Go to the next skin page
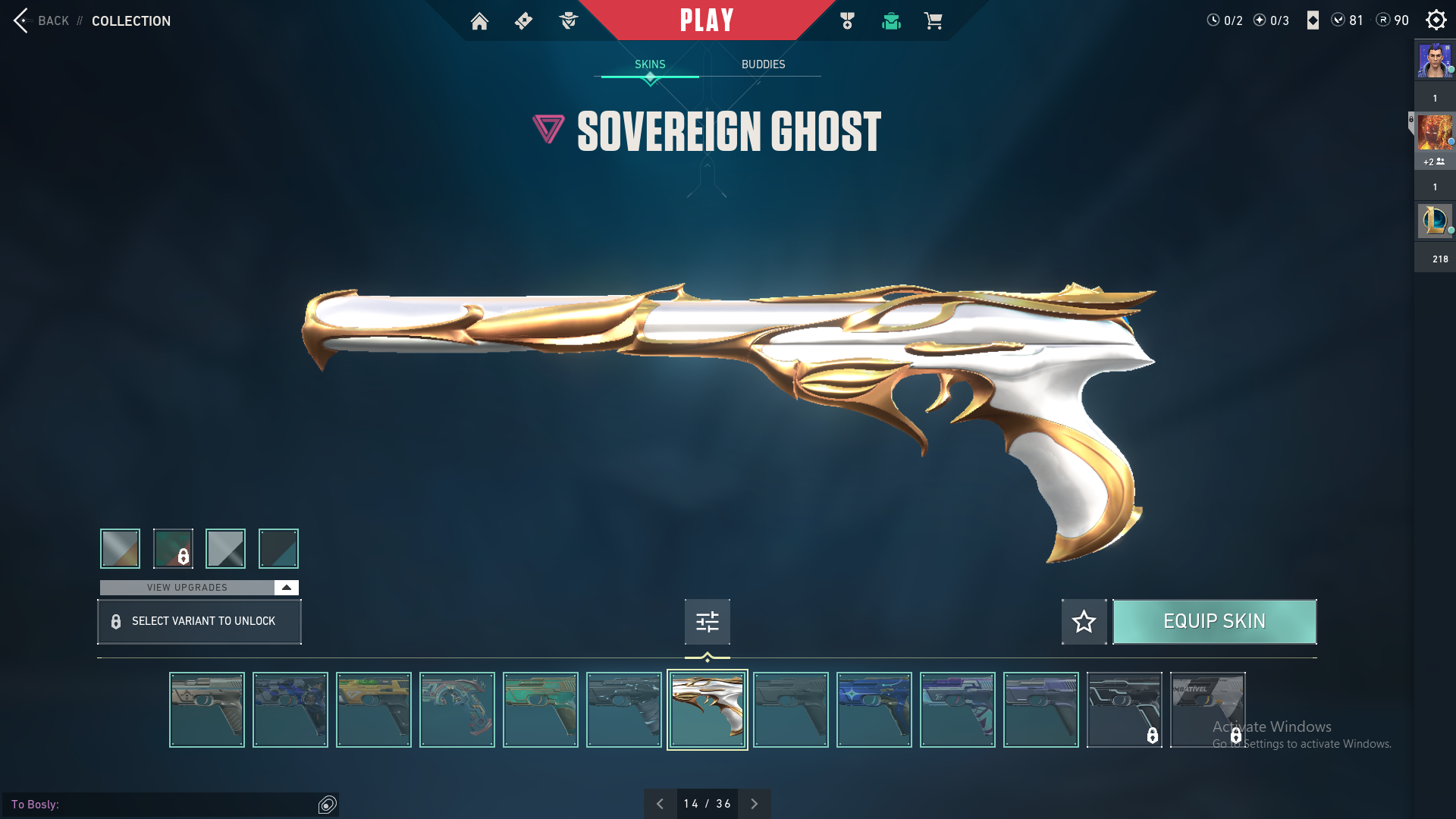 [x=754, y=804]
